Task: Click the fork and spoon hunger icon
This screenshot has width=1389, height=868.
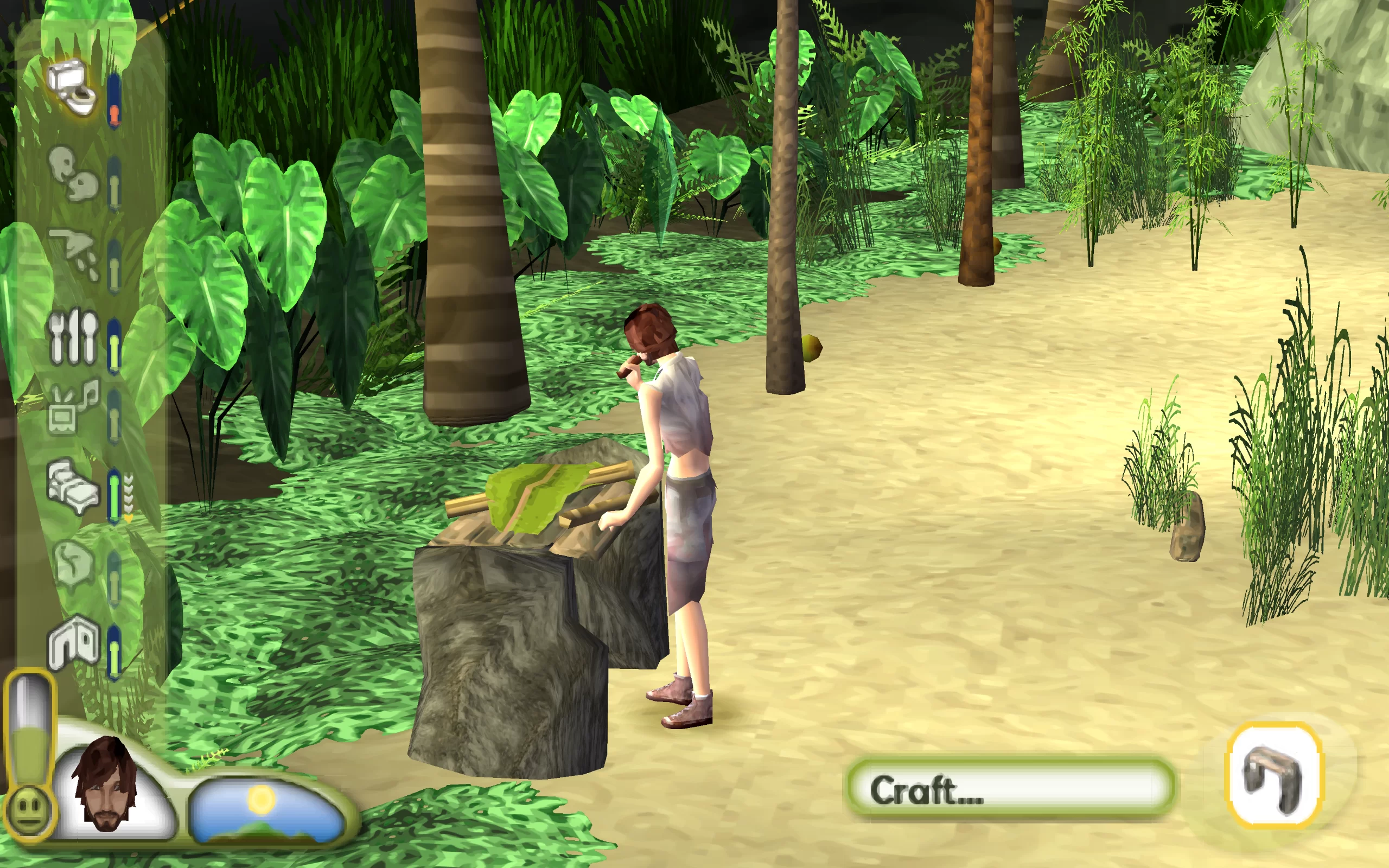Action: [x=73, y=337]
